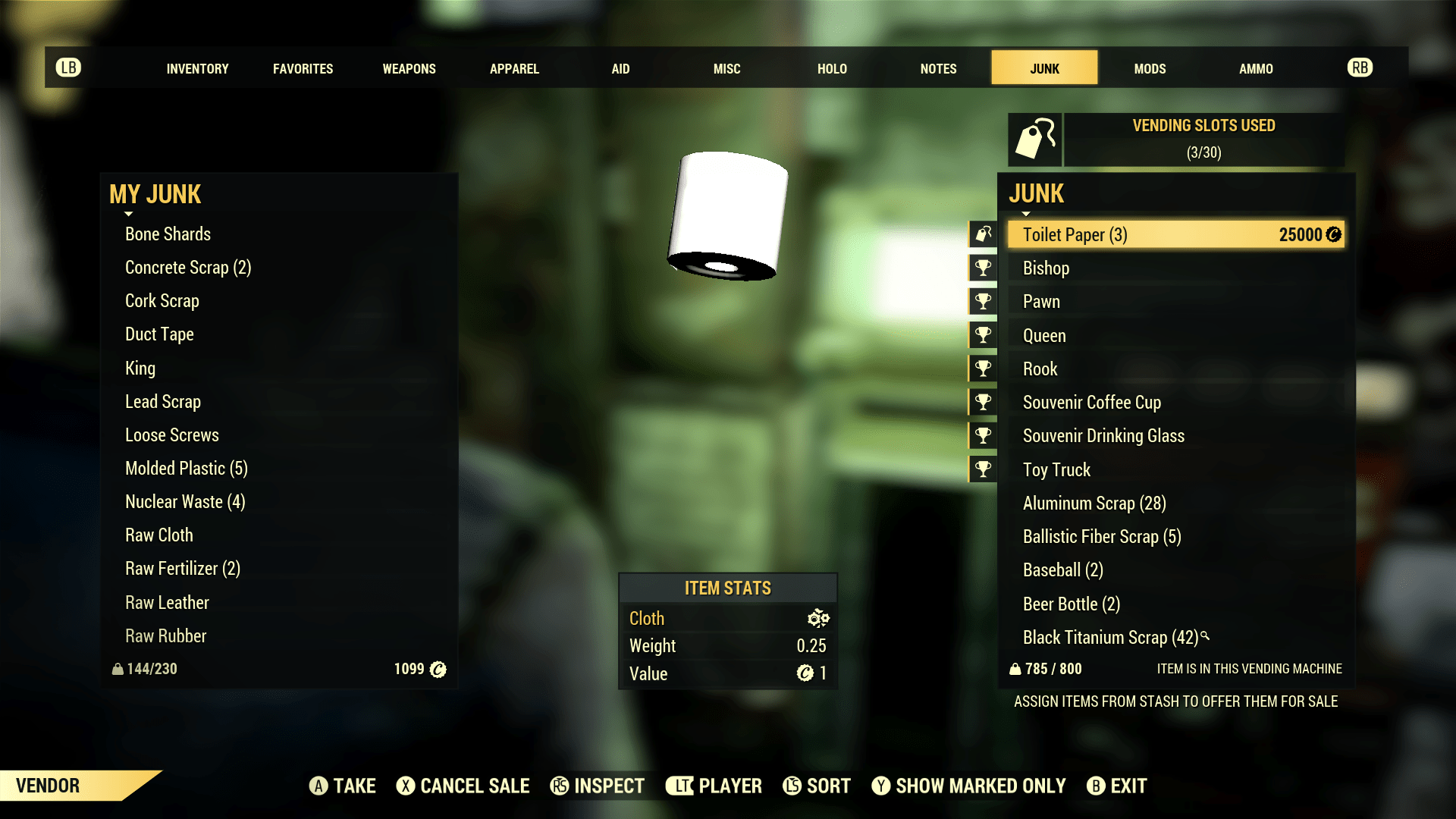The image size is (1456, 819).
Task: Click the trophy icon next to Queen
Action: click(x=982, y=334)
